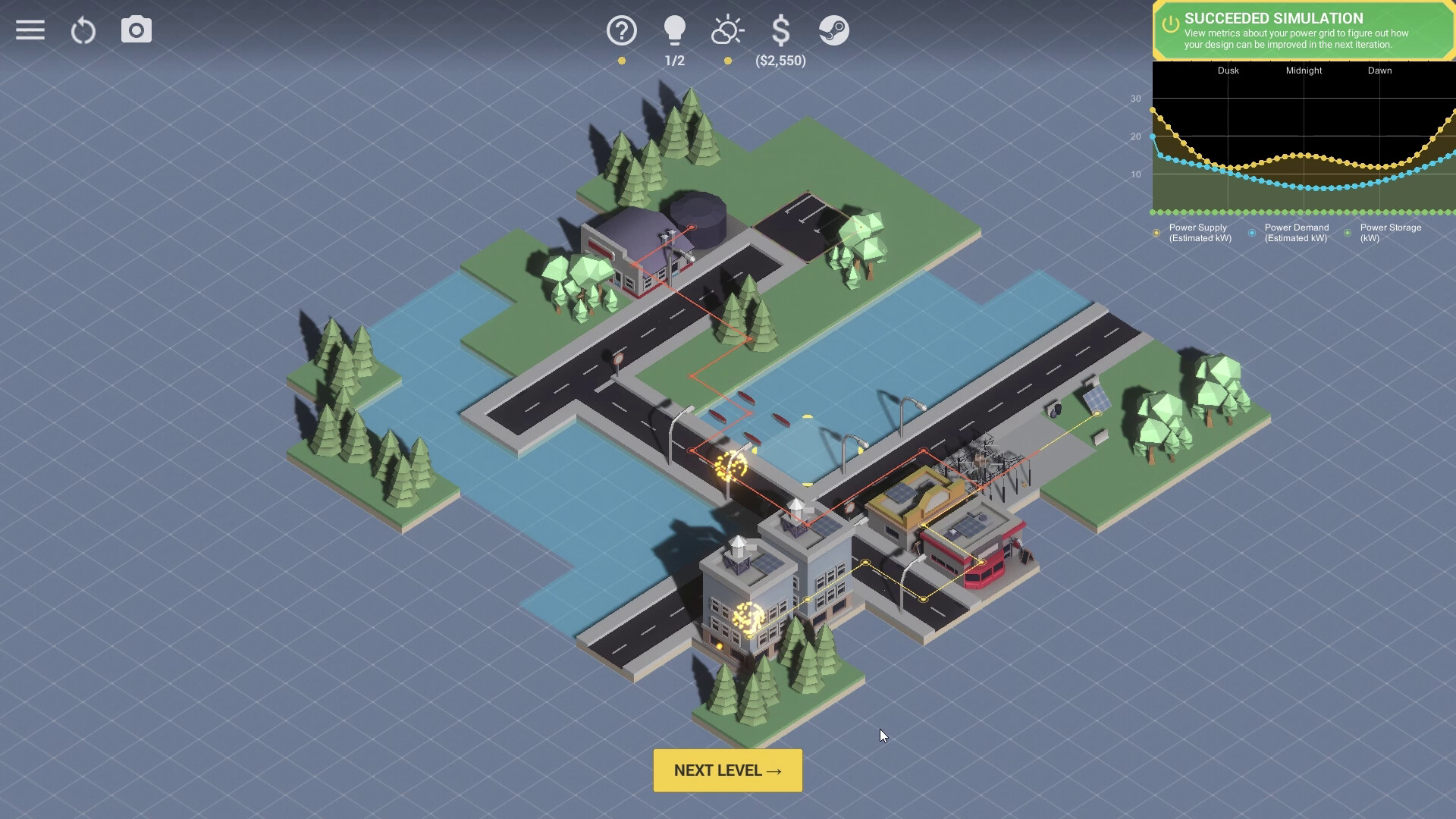Open the weather day-night cycle panel
This screenshot has height=819, width=1456.
tap(727, 30)
